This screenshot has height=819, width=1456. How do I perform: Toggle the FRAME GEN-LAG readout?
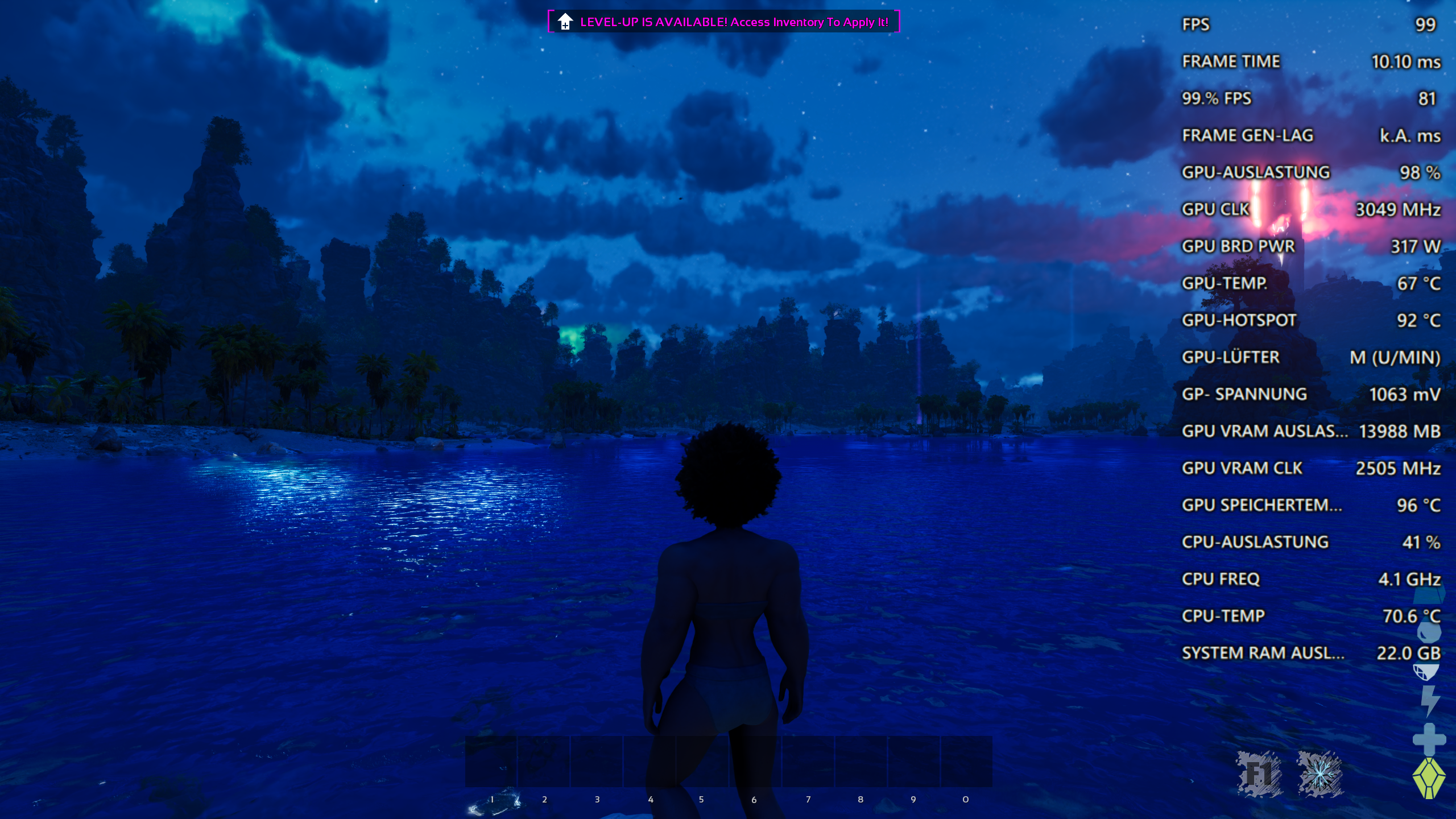[1249, 135]
